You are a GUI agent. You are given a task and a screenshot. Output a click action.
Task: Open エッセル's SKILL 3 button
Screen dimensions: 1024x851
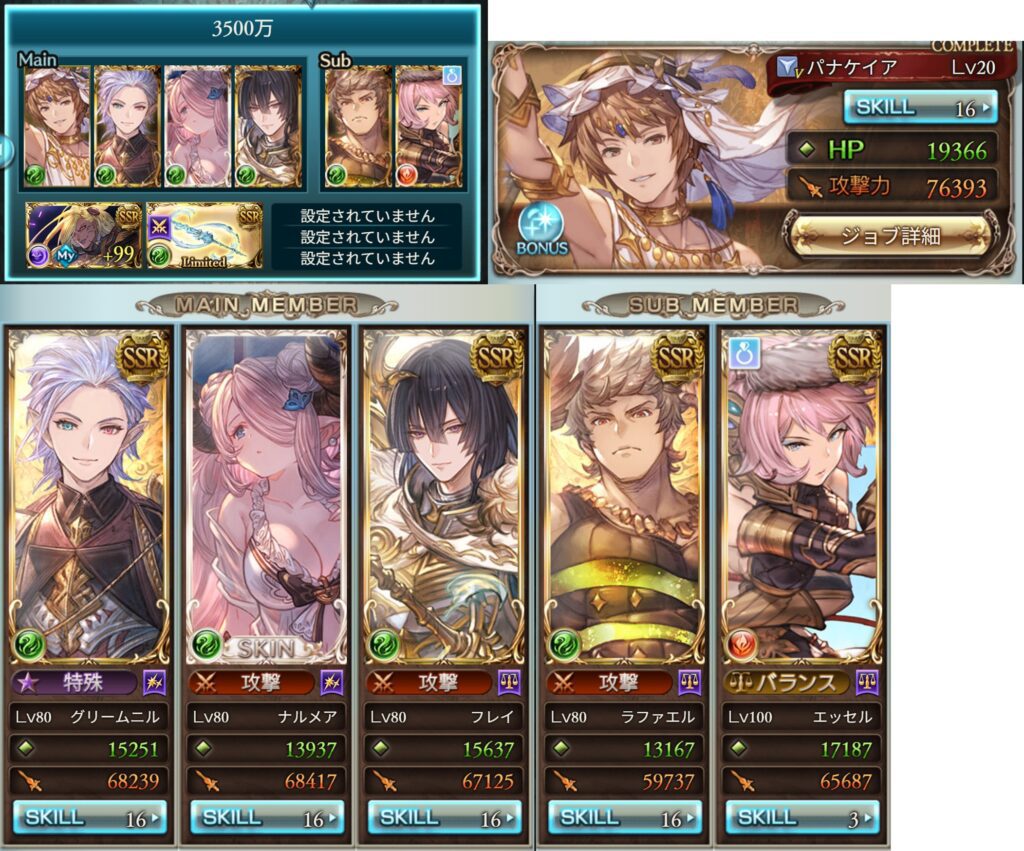pos(802,817)
